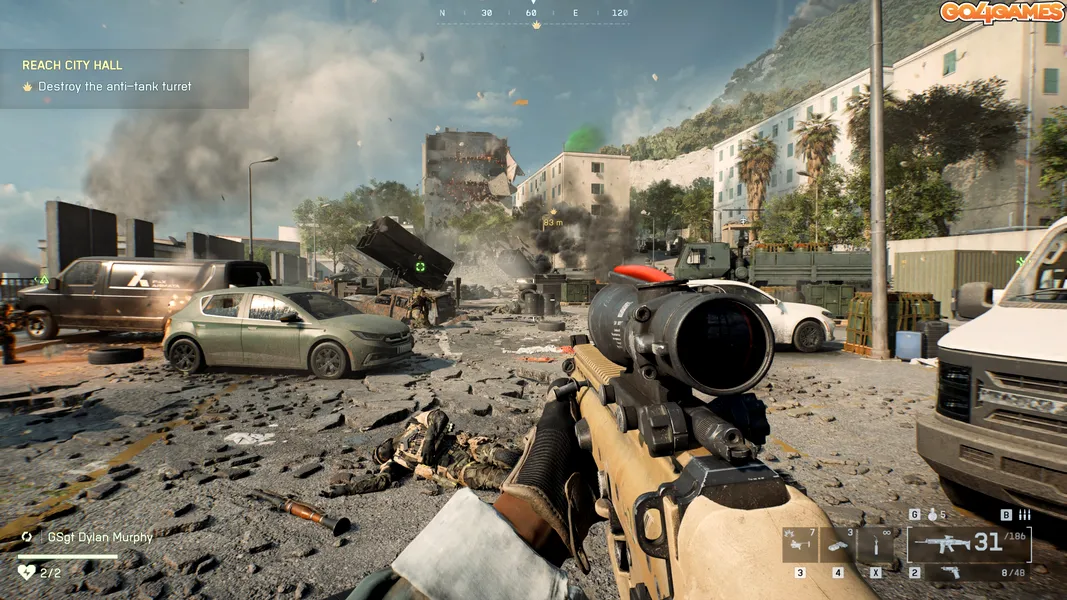The height and width of the screenshot is (600, 1067).
Task: Select the assault rifle primary weapon slot
Action: 968,544
